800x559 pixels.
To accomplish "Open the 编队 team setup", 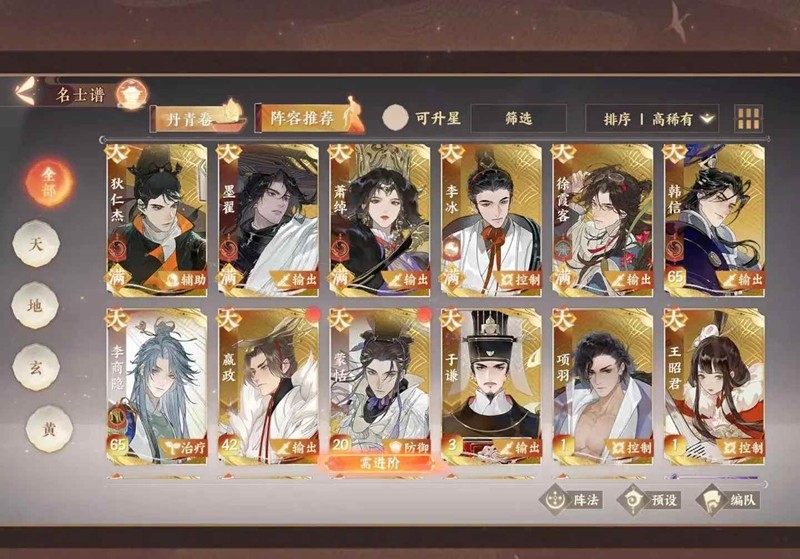I will pyautogui.click(x=729, y=499).
